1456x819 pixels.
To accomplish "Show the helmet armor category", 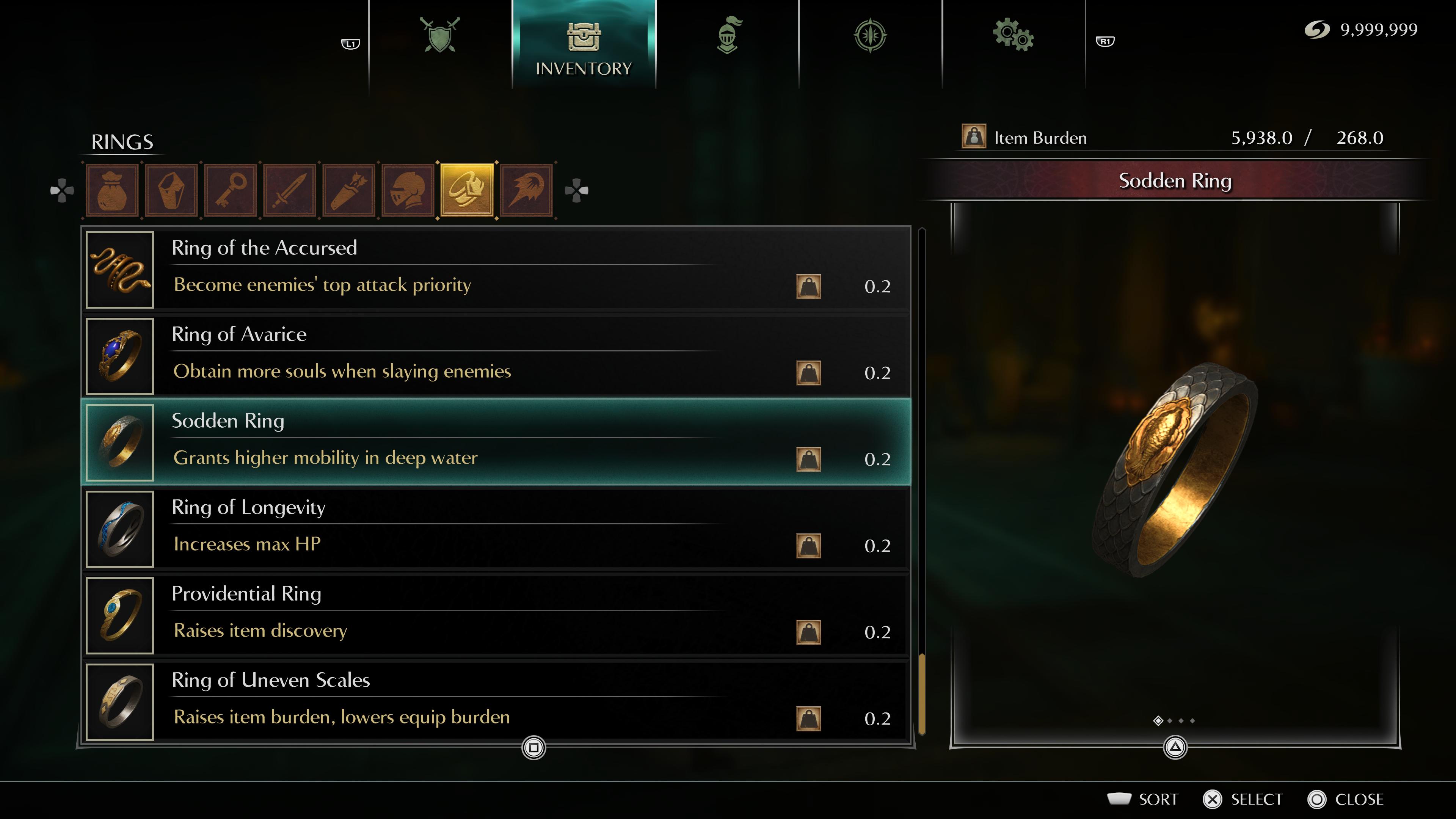I will [408, 190].
